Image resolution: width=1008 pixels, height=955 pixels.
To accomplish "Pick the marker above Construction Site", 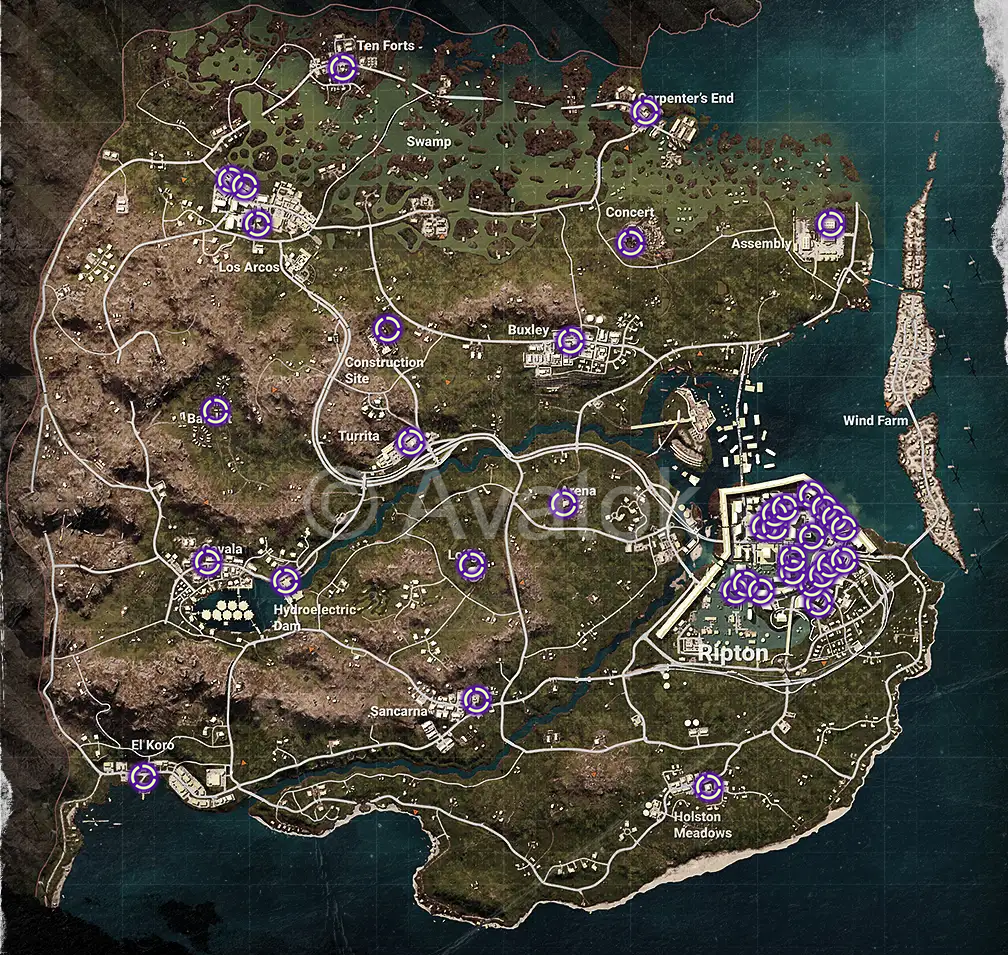I will [x=387, y=328].
